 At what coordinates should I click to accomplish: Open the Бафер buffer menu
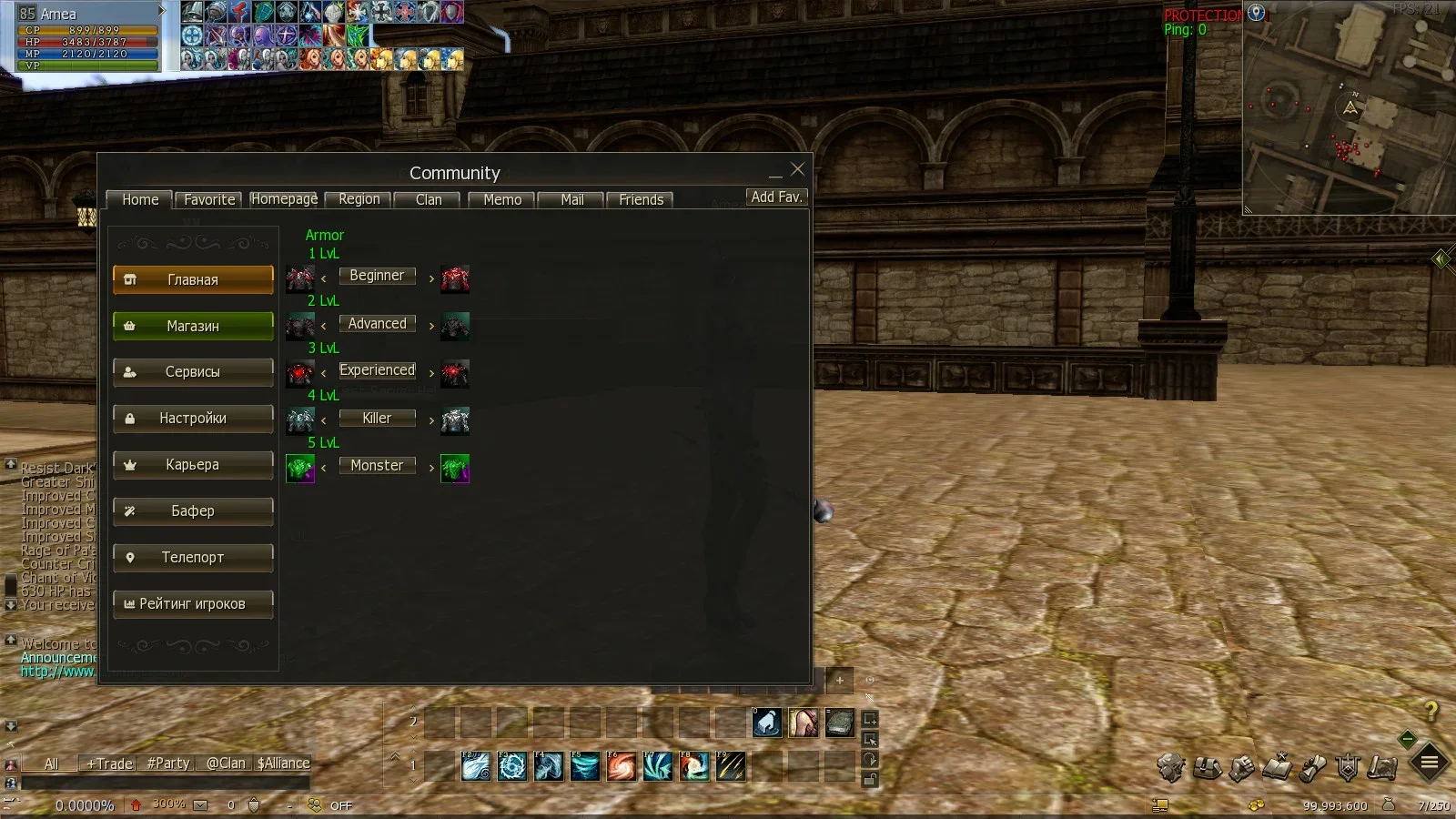(x=193, y=511)
